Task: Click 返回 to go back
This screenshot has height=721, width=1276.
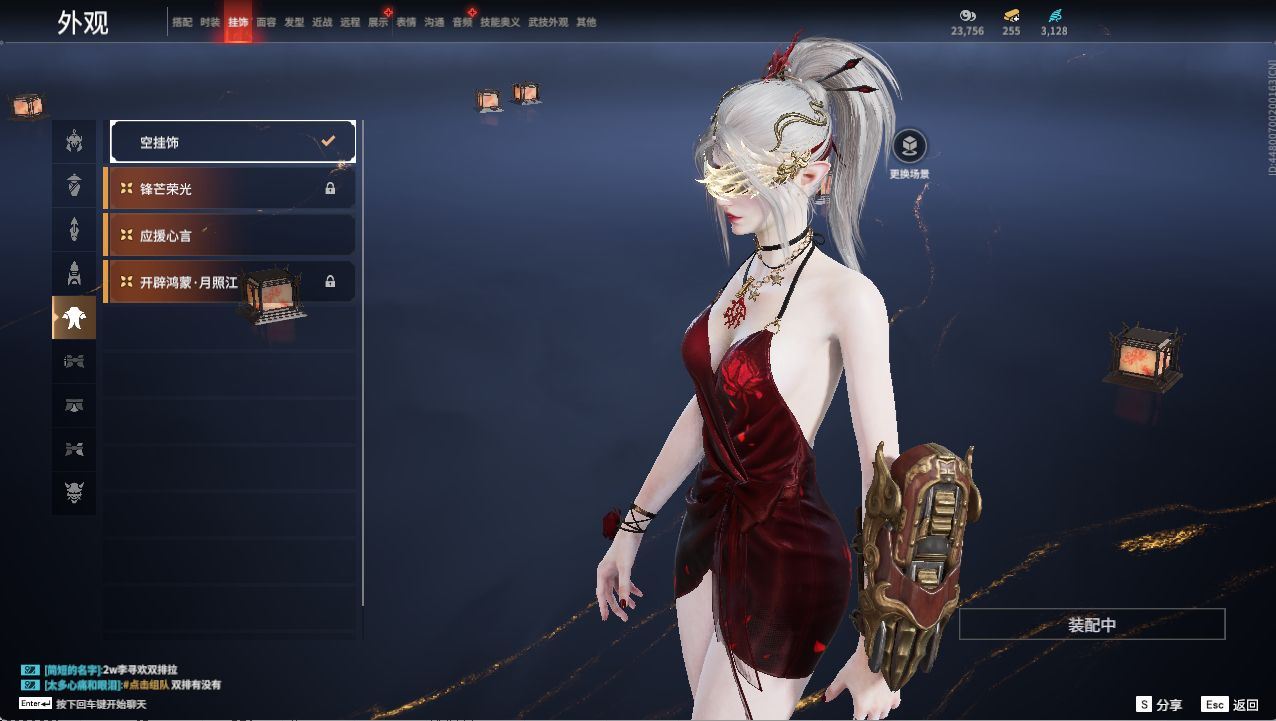Action: [x=1231, y=705]
